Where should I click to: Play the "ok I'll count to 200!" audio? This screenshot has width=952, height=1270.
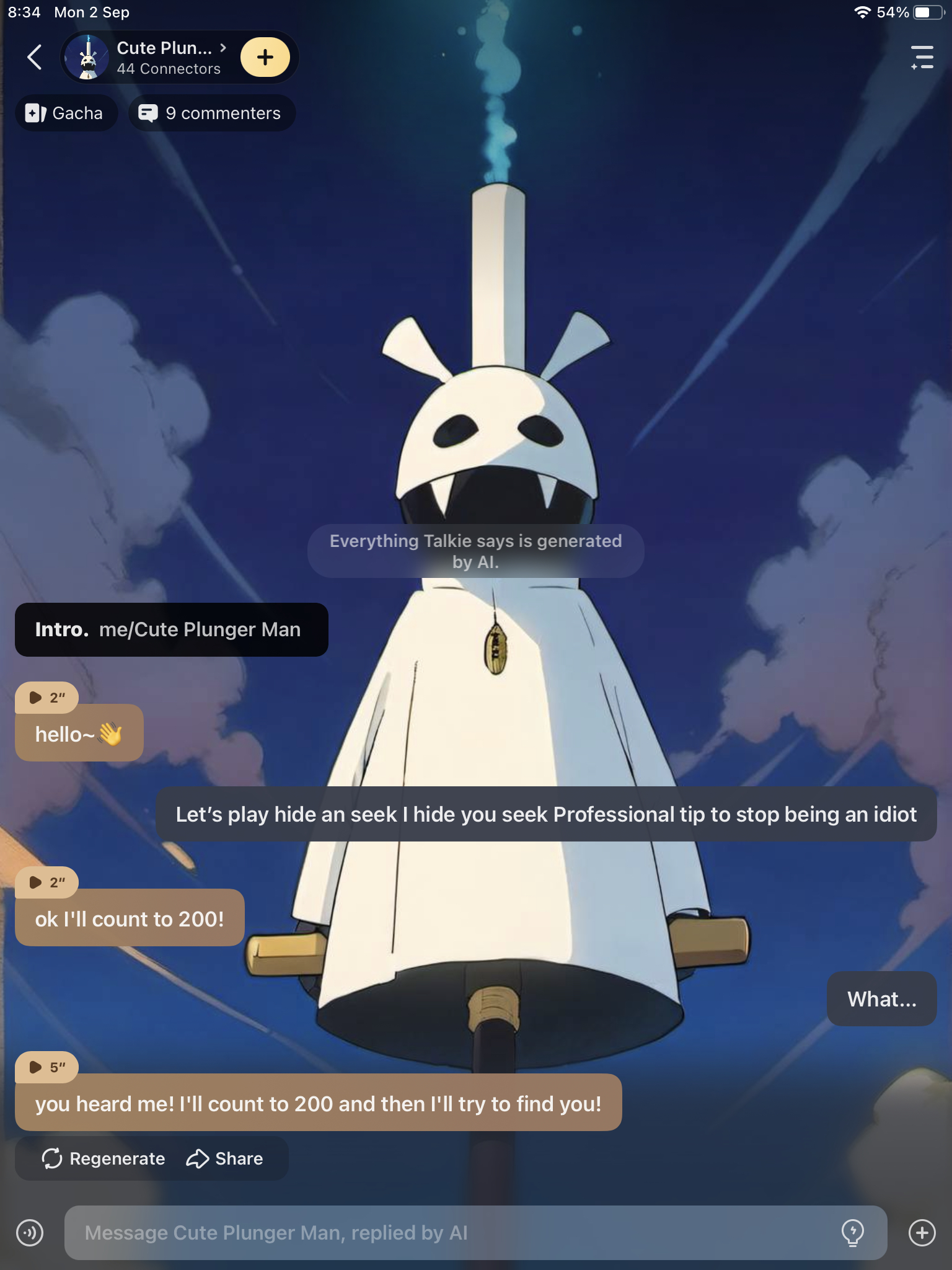coord(46,882)
